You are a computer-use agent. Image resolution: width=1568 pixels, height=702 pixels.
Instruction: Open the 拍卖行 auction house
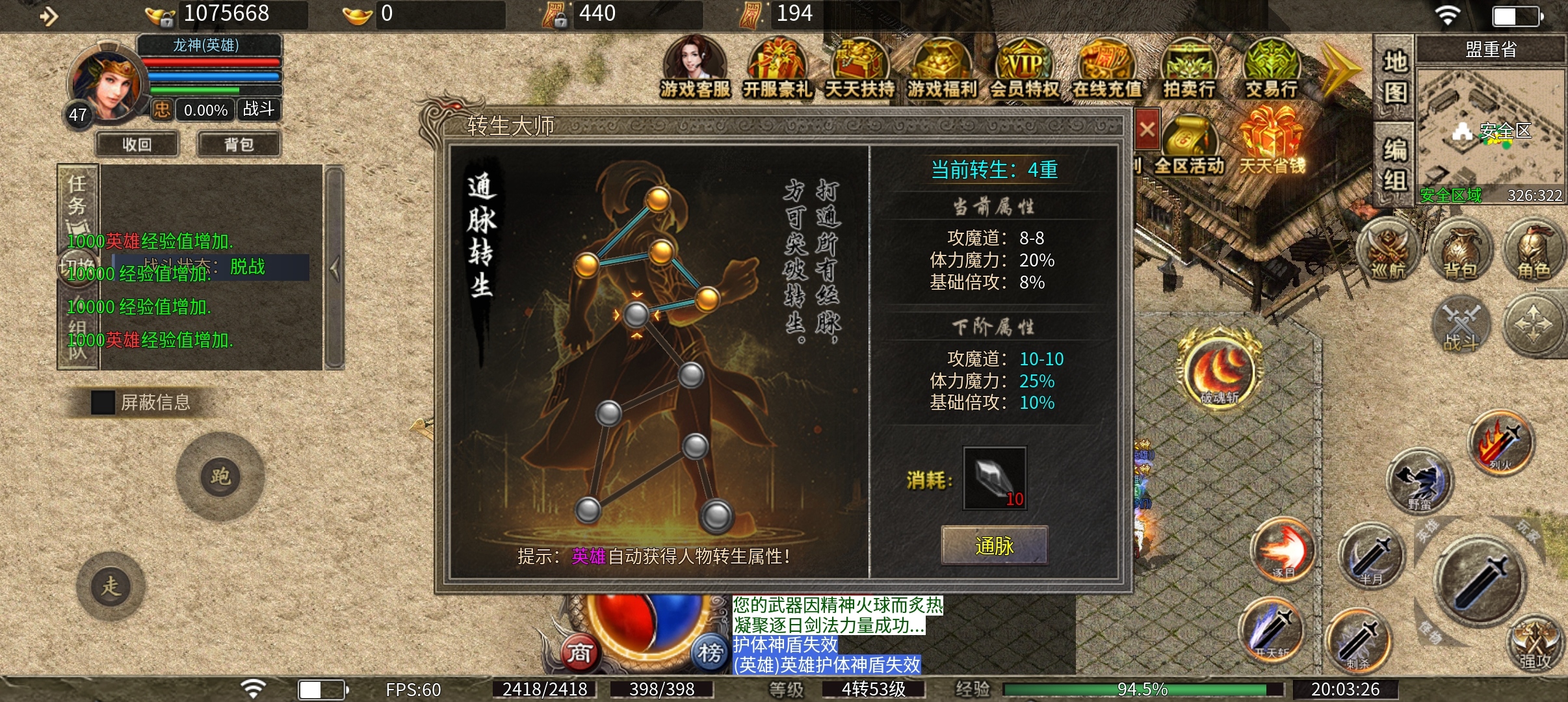click(x=1189, y=68)
